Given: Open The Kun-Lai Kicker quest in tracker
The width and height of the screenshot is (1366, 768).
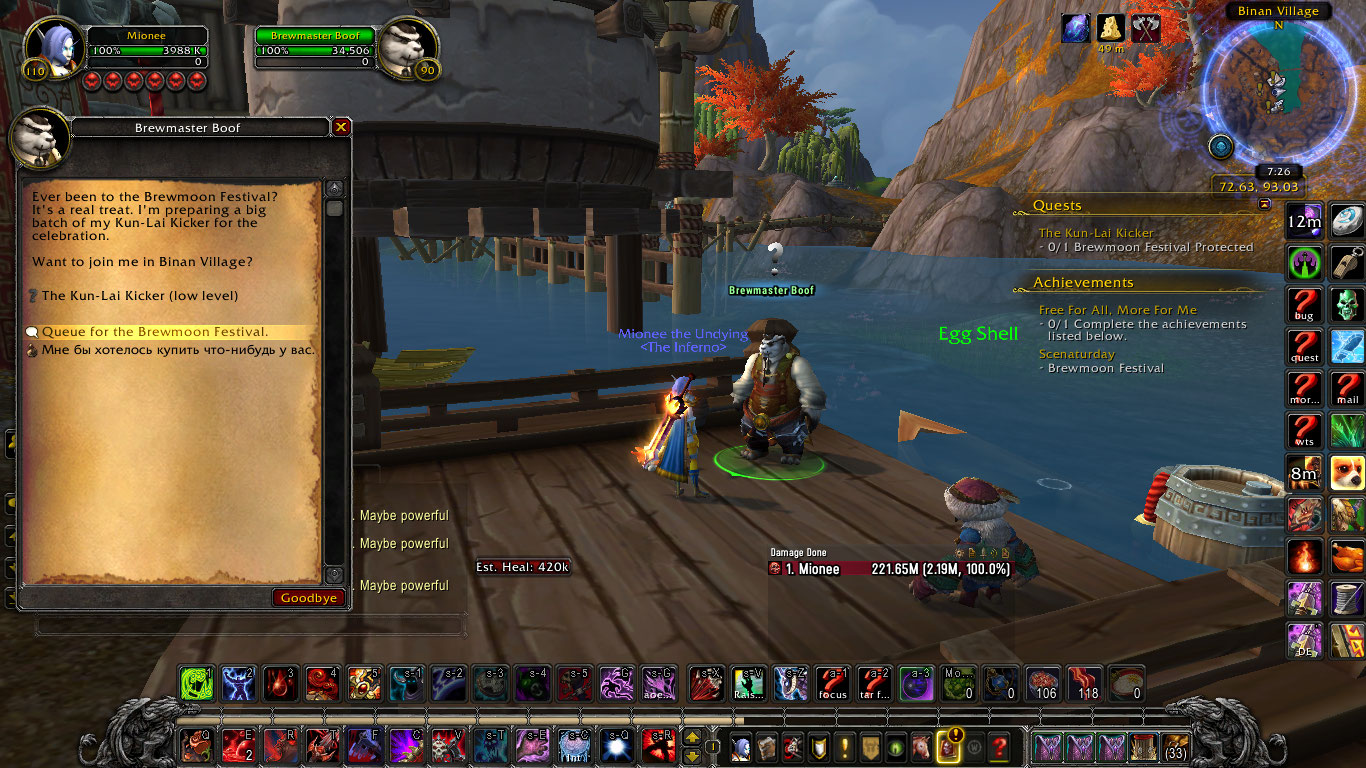Looking at the screenshot, I should [1096, 233].
